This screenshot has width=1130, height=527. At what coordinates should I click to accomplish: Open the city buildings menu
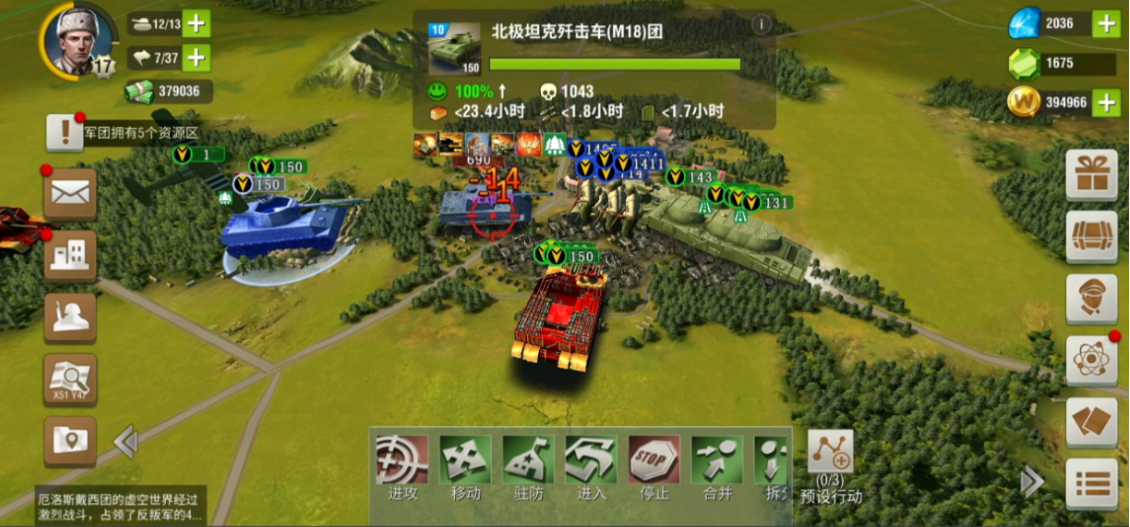pyautogui.click(x=70, y=255)
